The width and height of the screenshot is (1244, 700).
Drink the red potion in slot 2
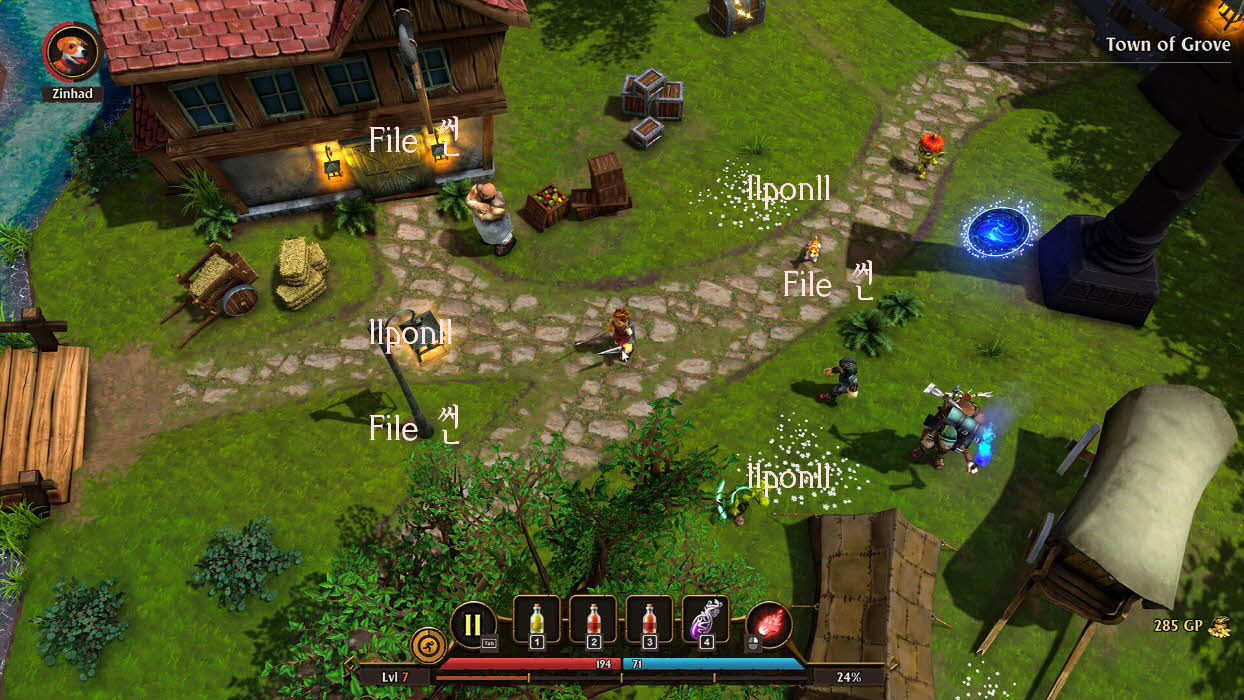(593, 620)
